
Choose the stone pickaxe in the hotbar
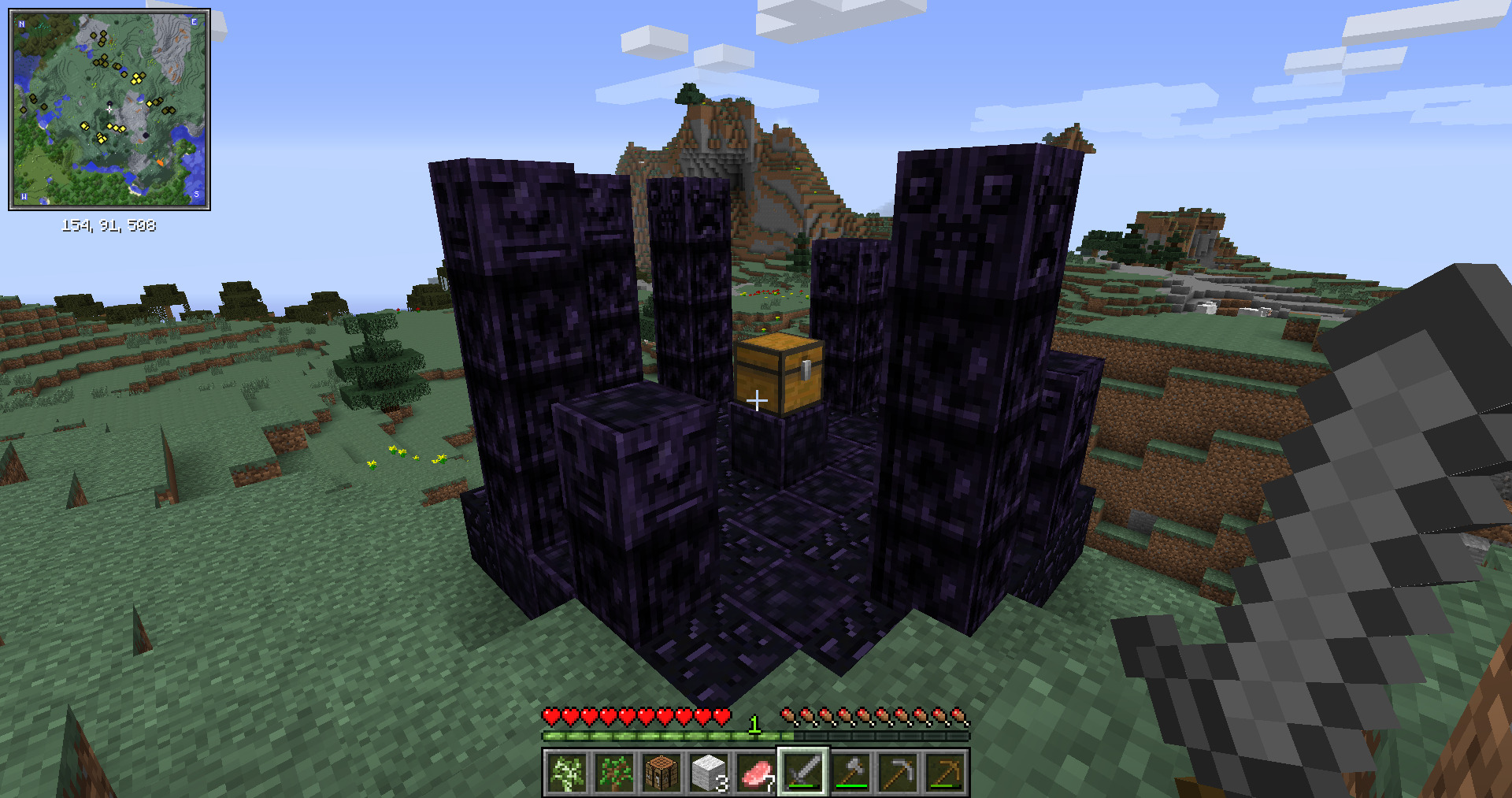pos(898,772)
